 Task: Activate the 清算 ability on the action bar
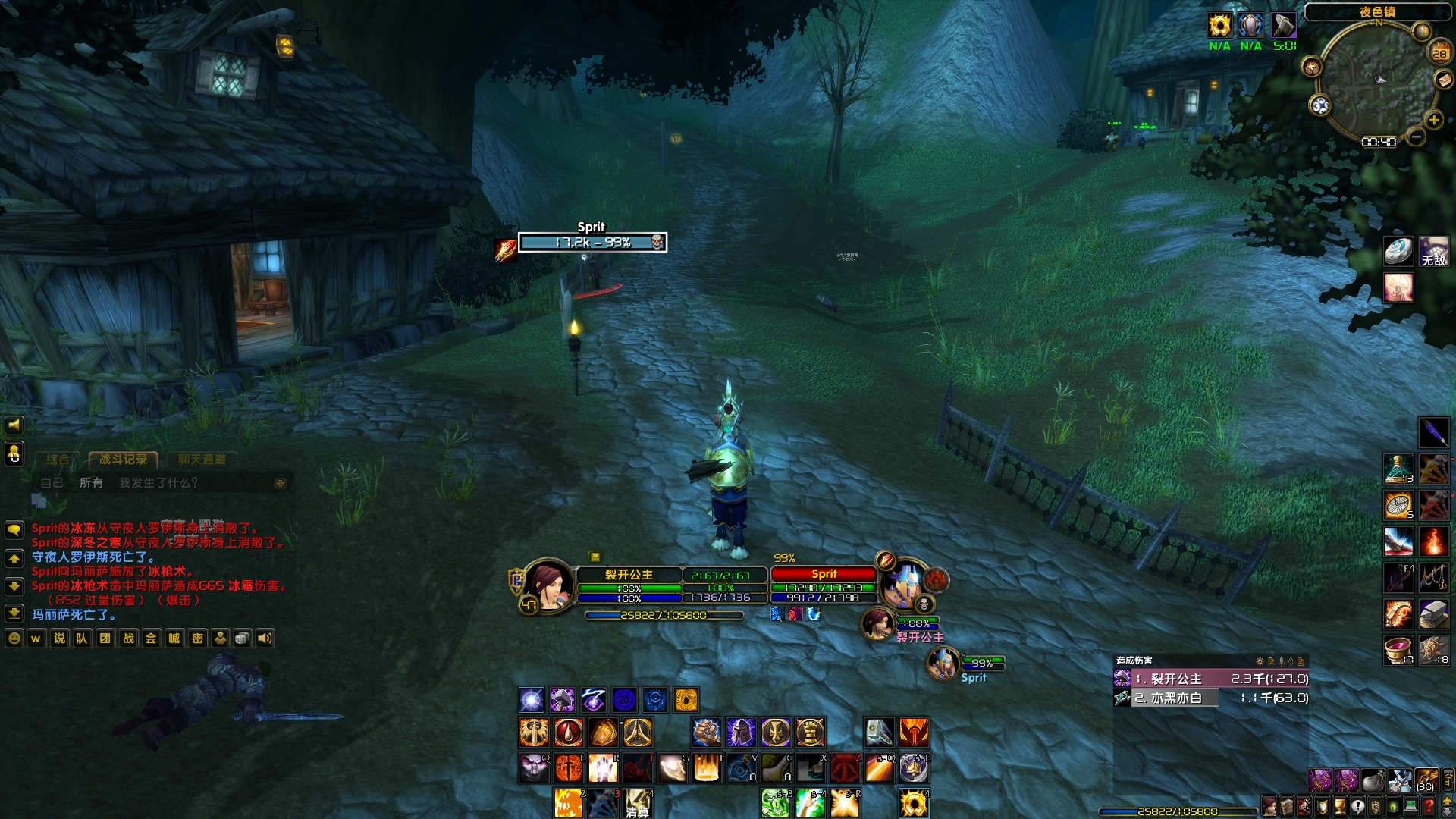(x=638, y=803)
